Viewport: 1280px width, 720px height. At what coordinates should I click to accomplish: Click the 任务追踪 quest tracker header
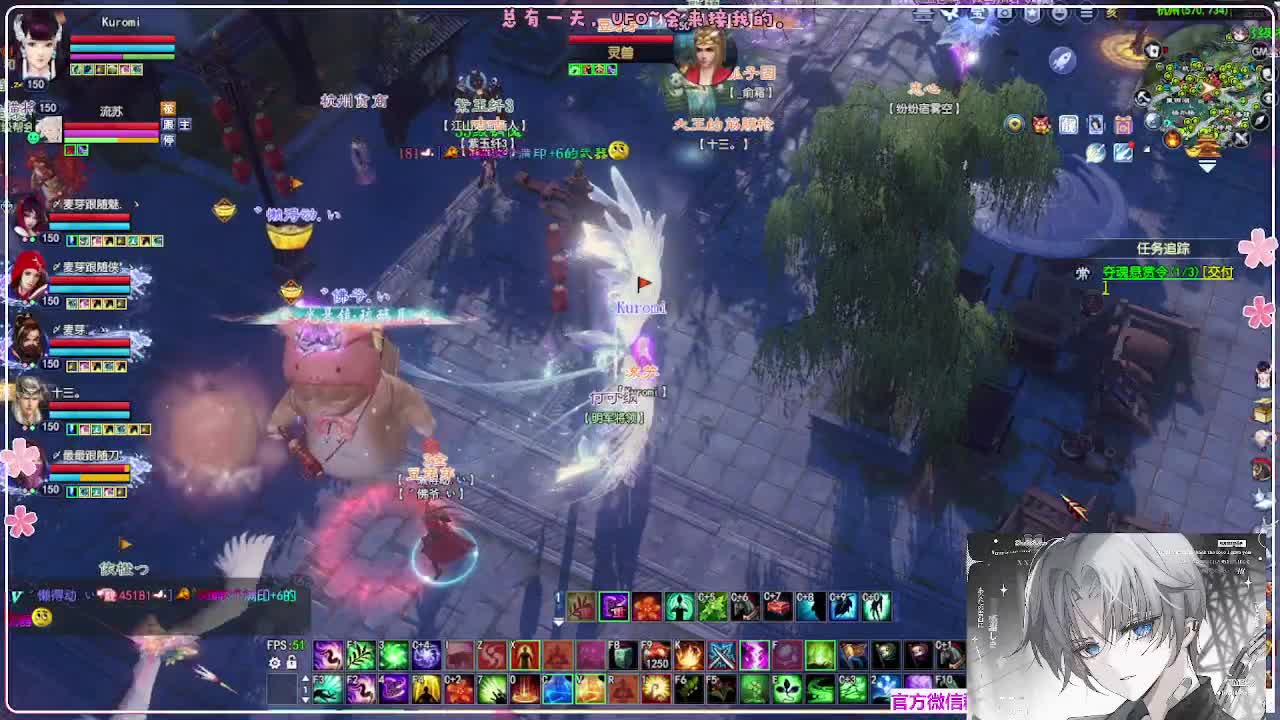tap(1164, 248)
